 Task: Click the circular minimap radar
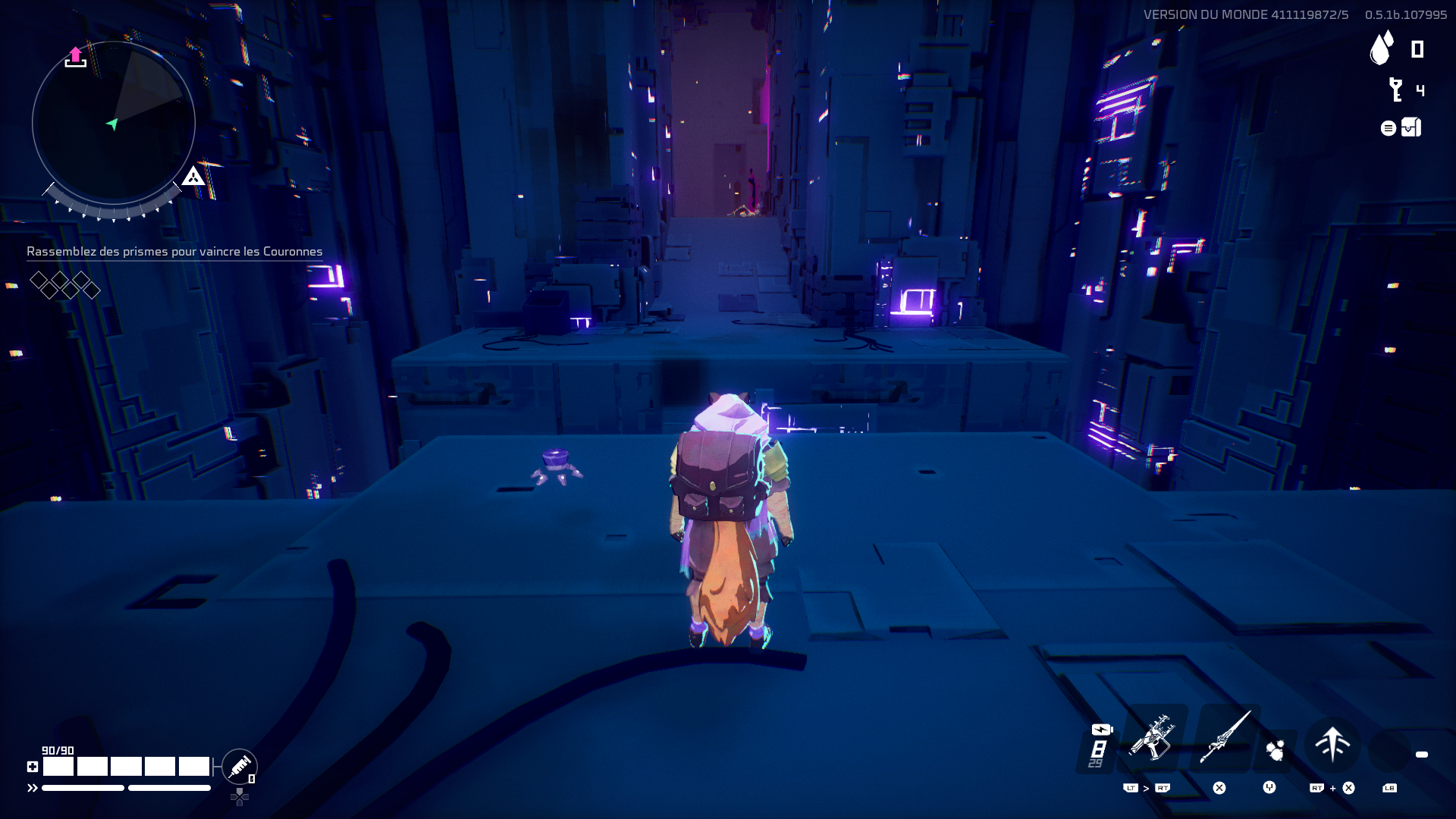(x=114, y=124)
